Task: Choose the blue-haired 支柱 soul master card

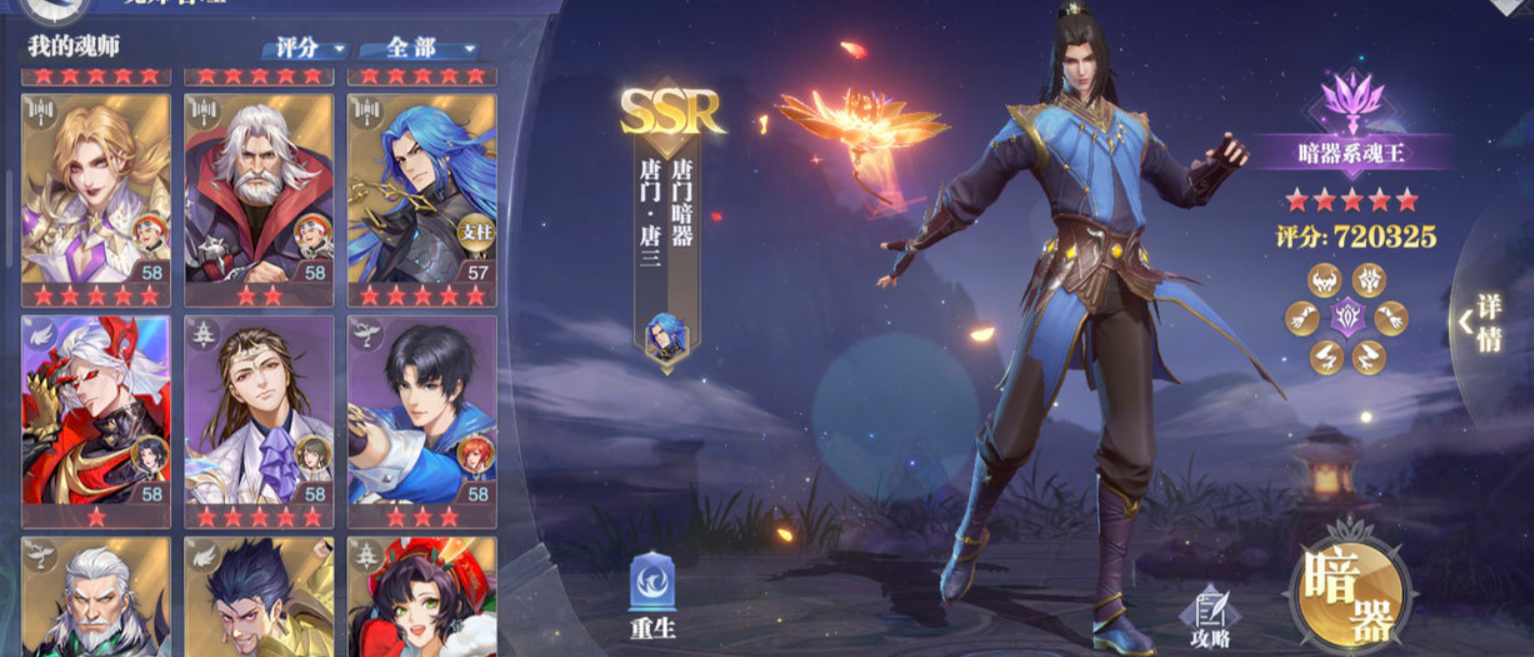Action: (x=421, y=189)
